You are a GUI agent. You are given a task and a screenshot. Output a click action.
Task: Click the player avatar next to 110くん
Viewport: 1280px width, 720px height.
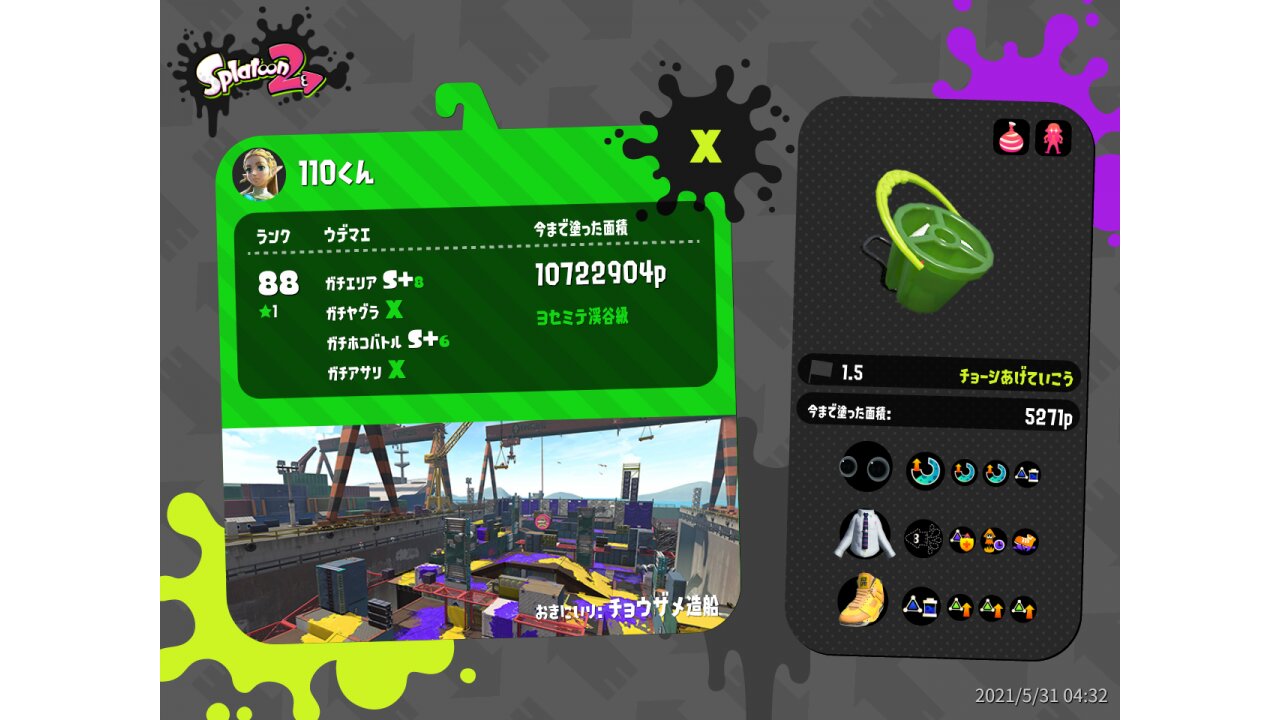tap(259, 174)
